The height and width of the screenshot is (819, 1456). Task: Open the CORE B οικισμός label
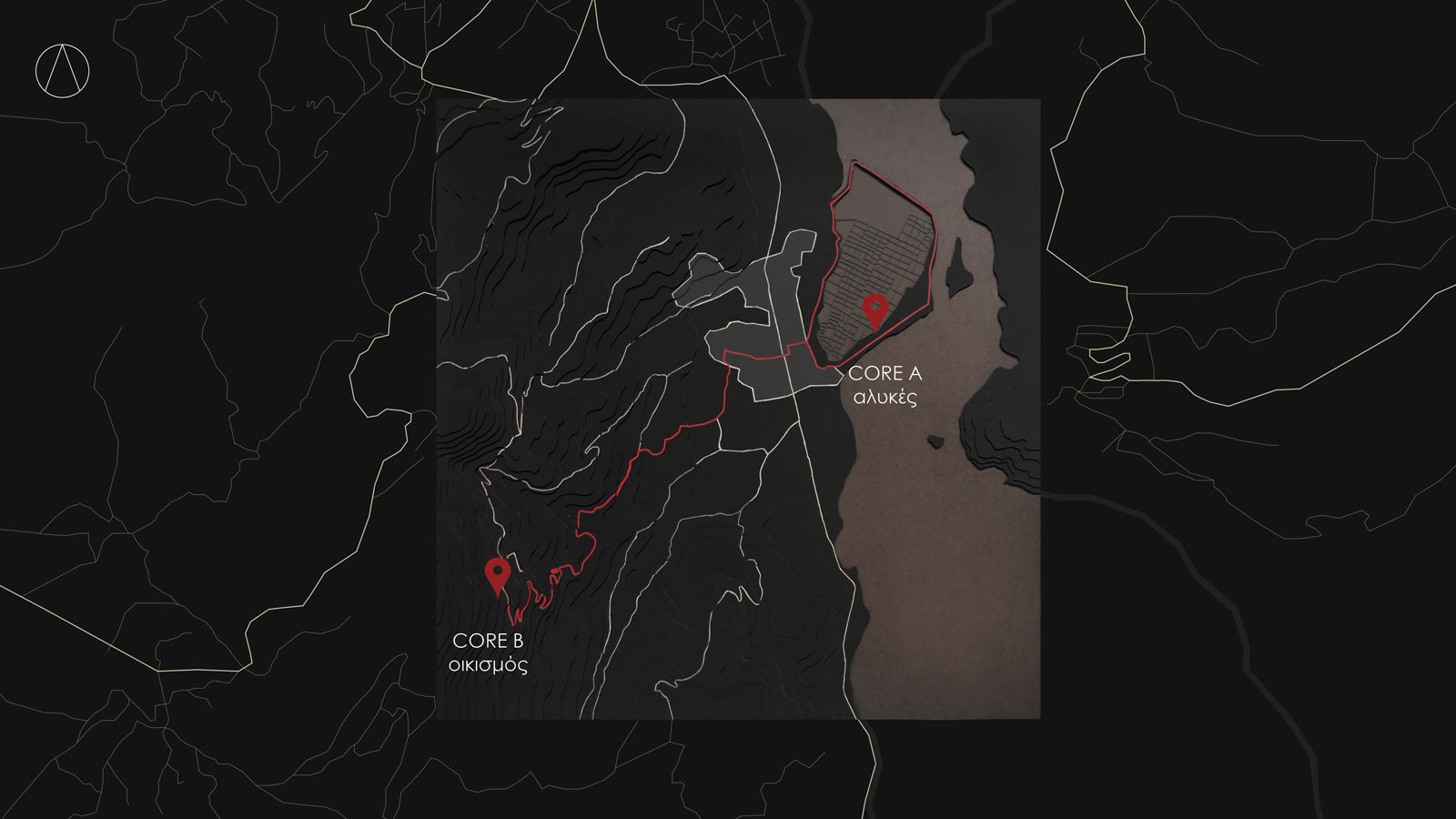(488, 652)
